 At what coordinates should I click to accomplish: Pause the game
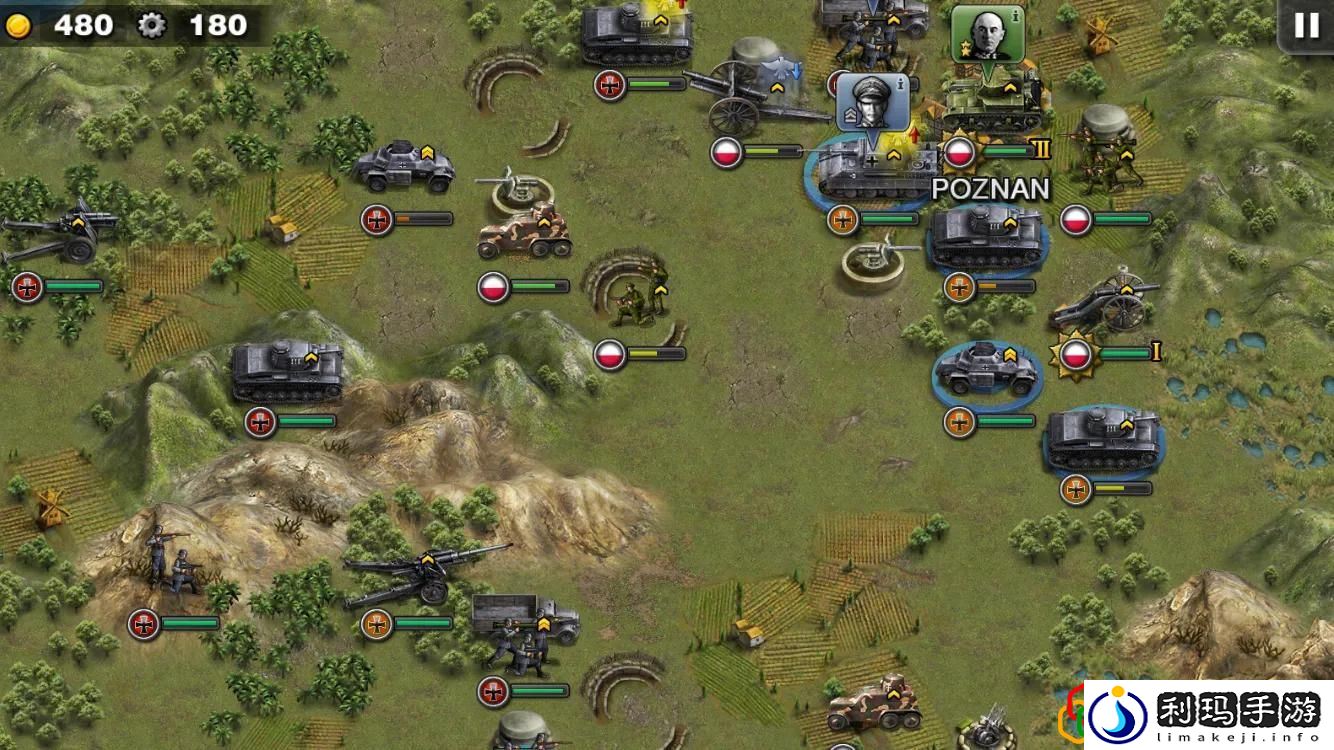tap(1306, 26)
